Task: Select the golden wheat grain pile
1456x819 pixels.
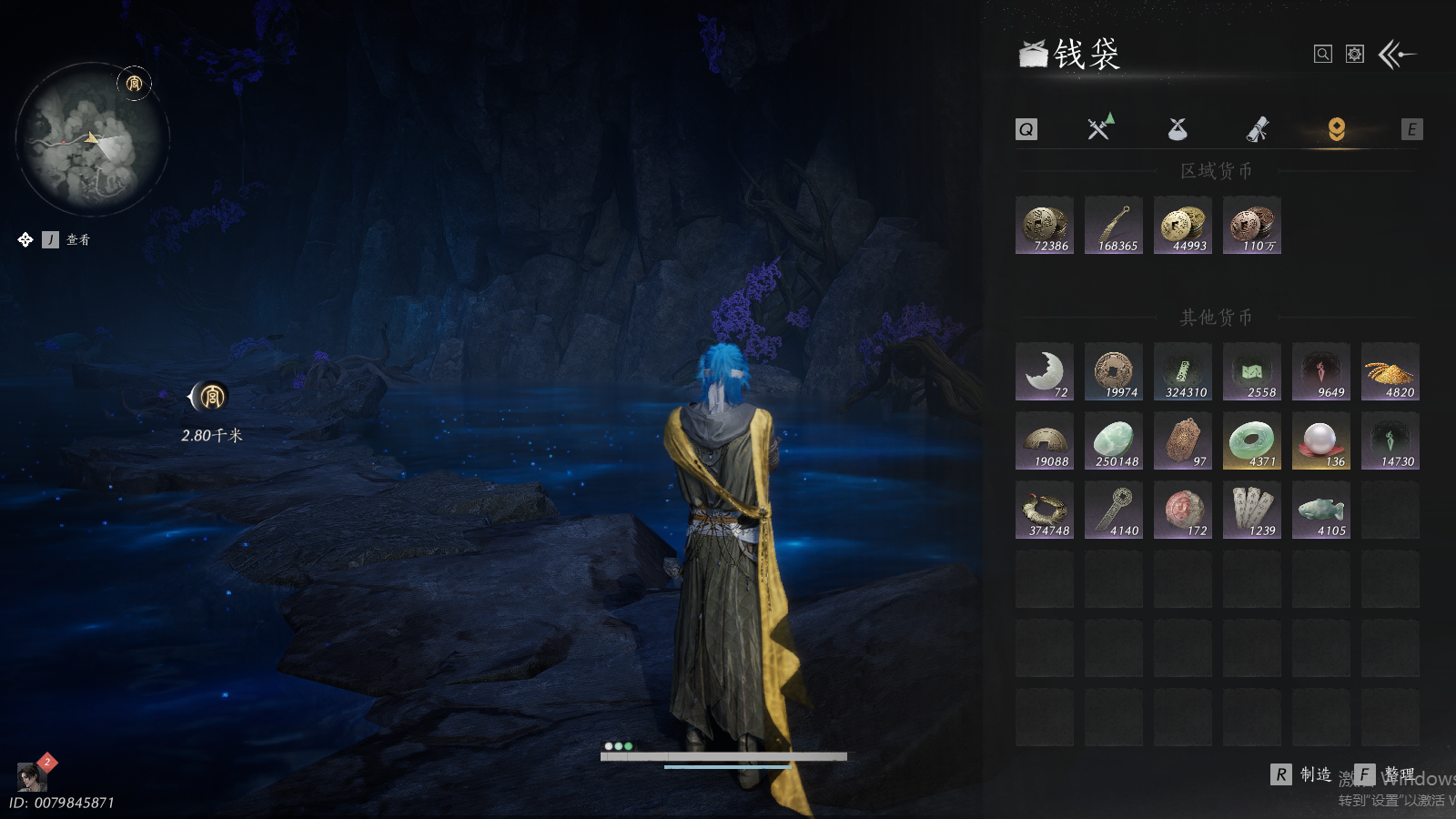Action: 1390,372
